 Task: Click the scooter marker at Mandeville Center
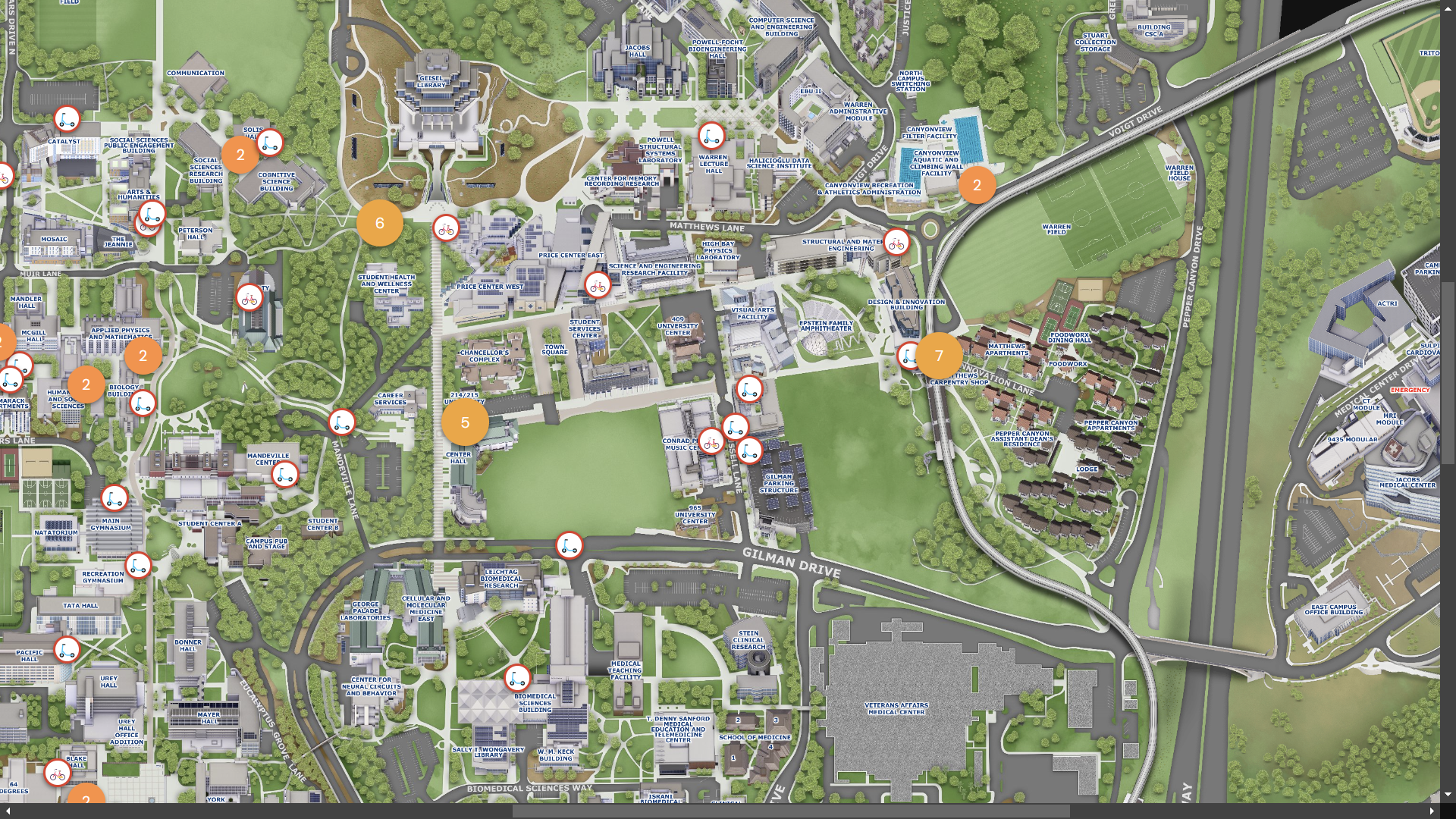[285, 475]
